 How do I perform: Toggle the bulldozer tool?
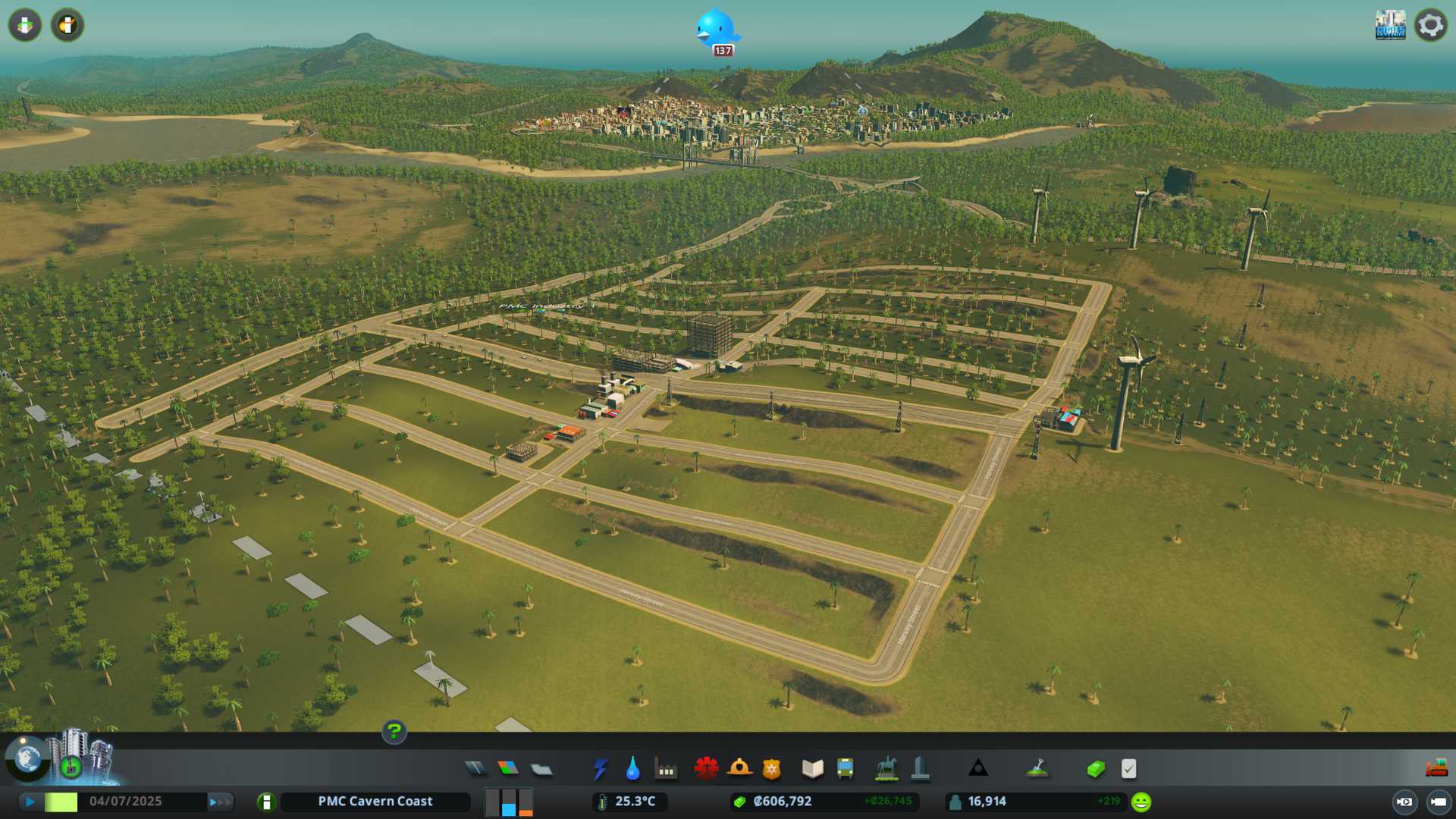coord(1436,769)
